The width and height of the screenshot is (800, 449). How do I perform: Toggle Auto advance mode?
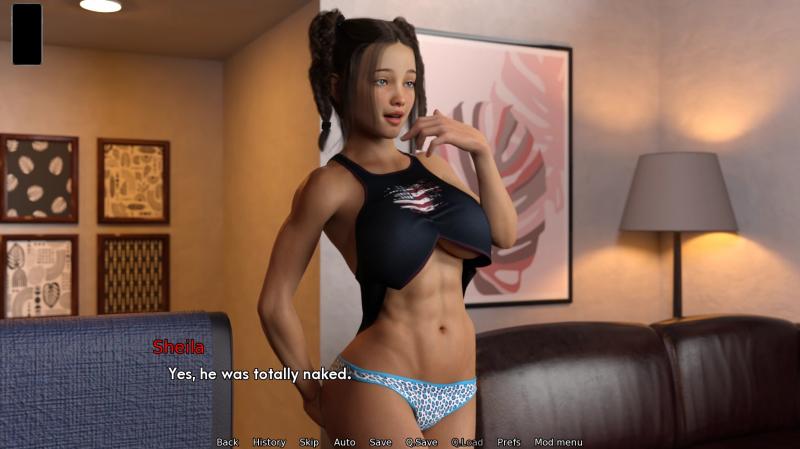pos(344,442)
